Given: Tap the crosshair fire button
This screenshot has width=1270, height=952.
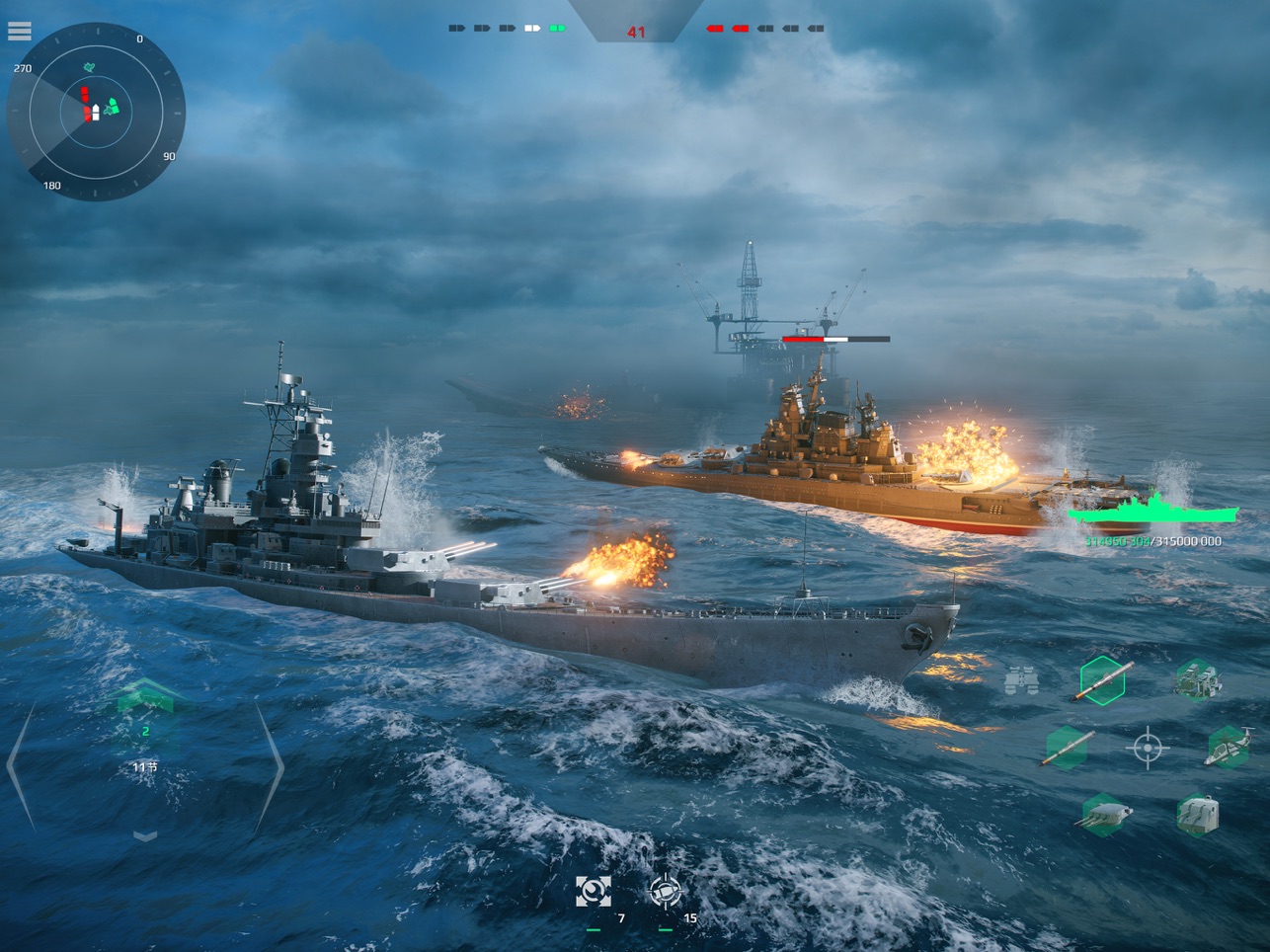Looking at the screenshot, I should (1147, 749).
